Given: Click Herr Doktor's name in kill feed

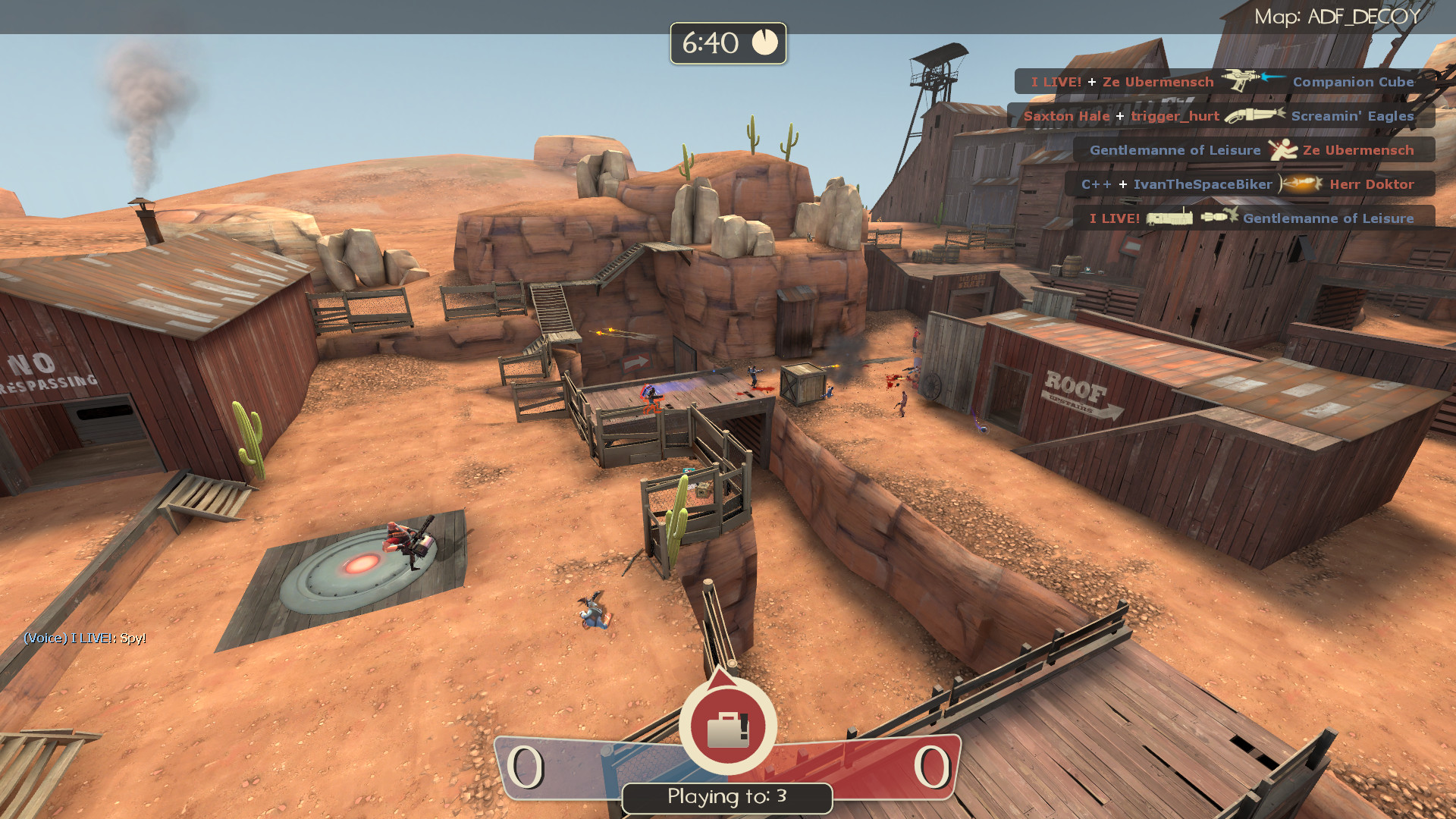Looking at the screenshot, I should [1373, 184].
